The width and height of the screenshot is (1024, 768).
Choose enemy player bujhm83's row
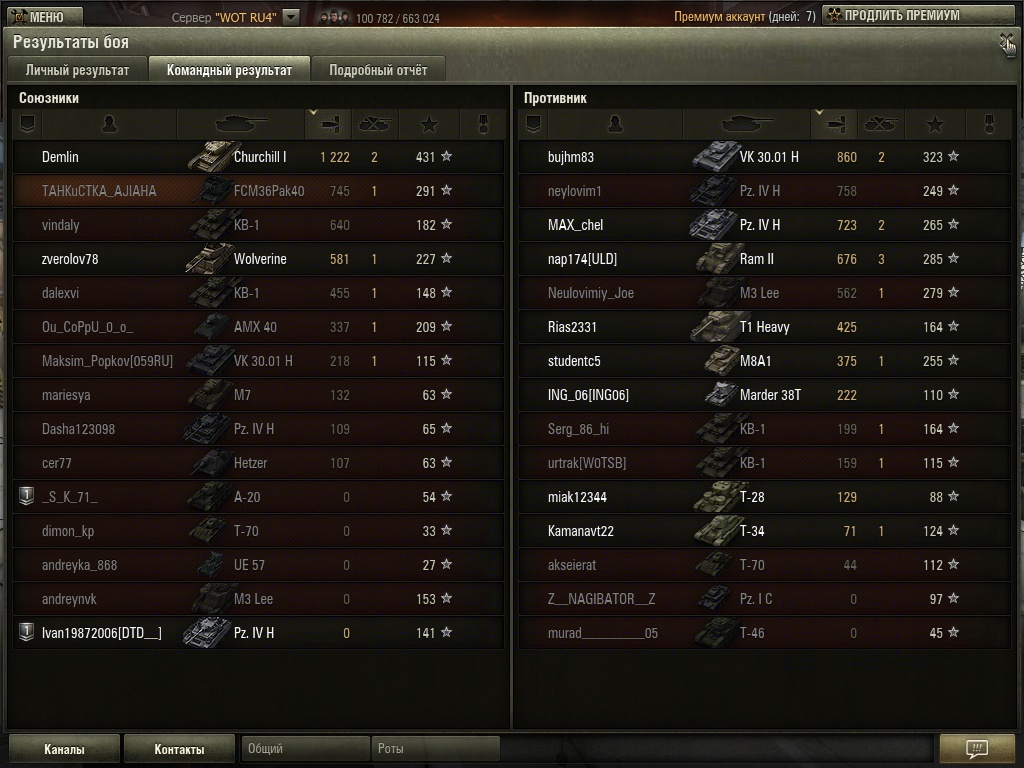pyautogui.click(x=764, y=157)
